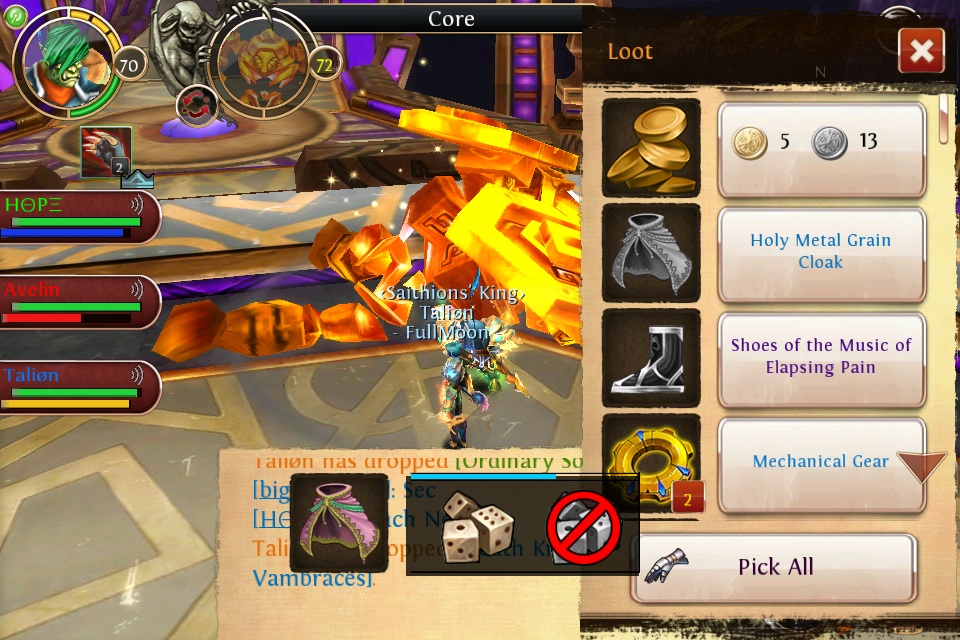The image size is (960, 640).
Task: Take the gold and silver coins
Action: pos(820,141)
